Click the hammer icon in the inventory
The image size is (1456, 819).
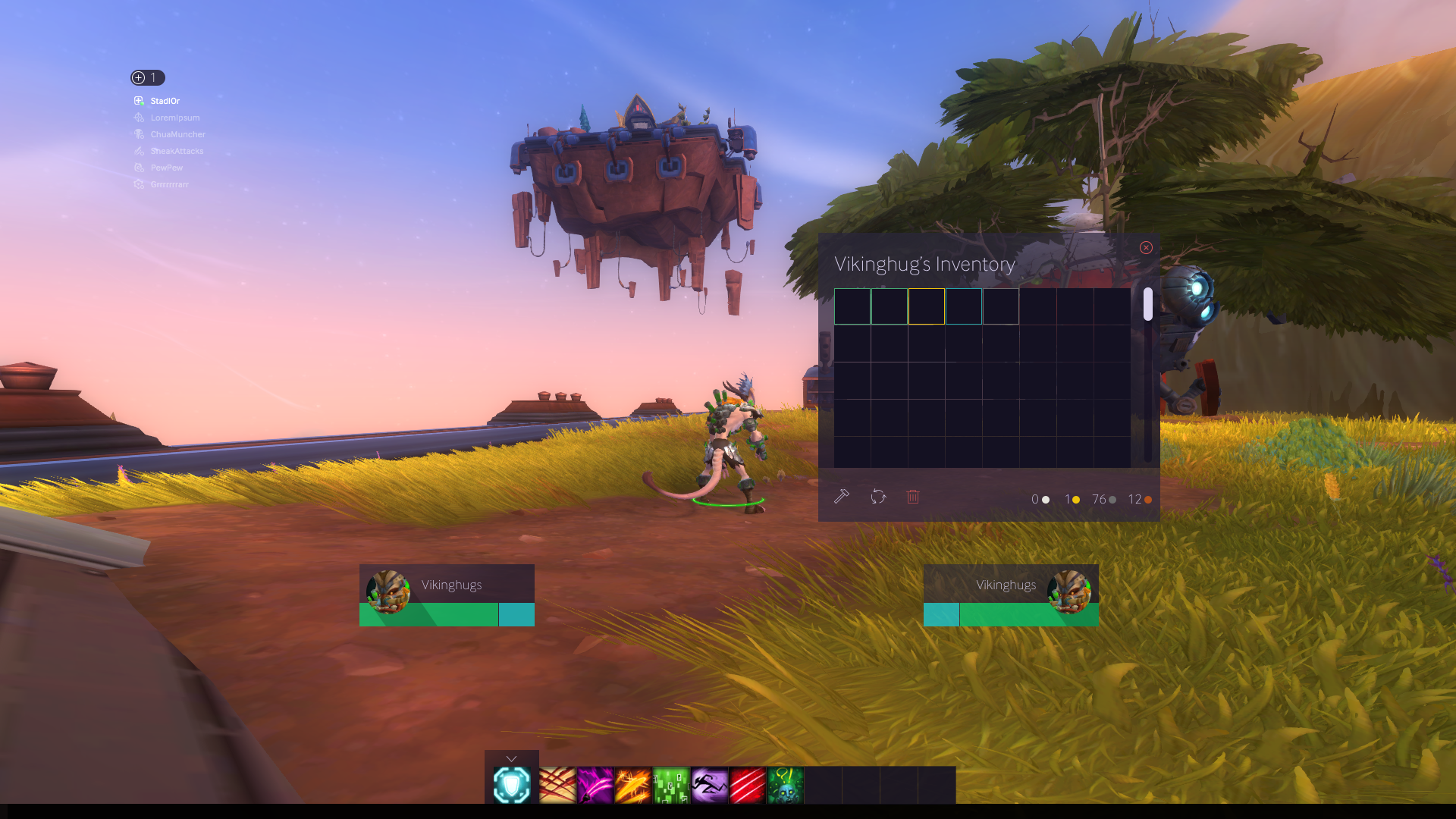click(842, 497)
